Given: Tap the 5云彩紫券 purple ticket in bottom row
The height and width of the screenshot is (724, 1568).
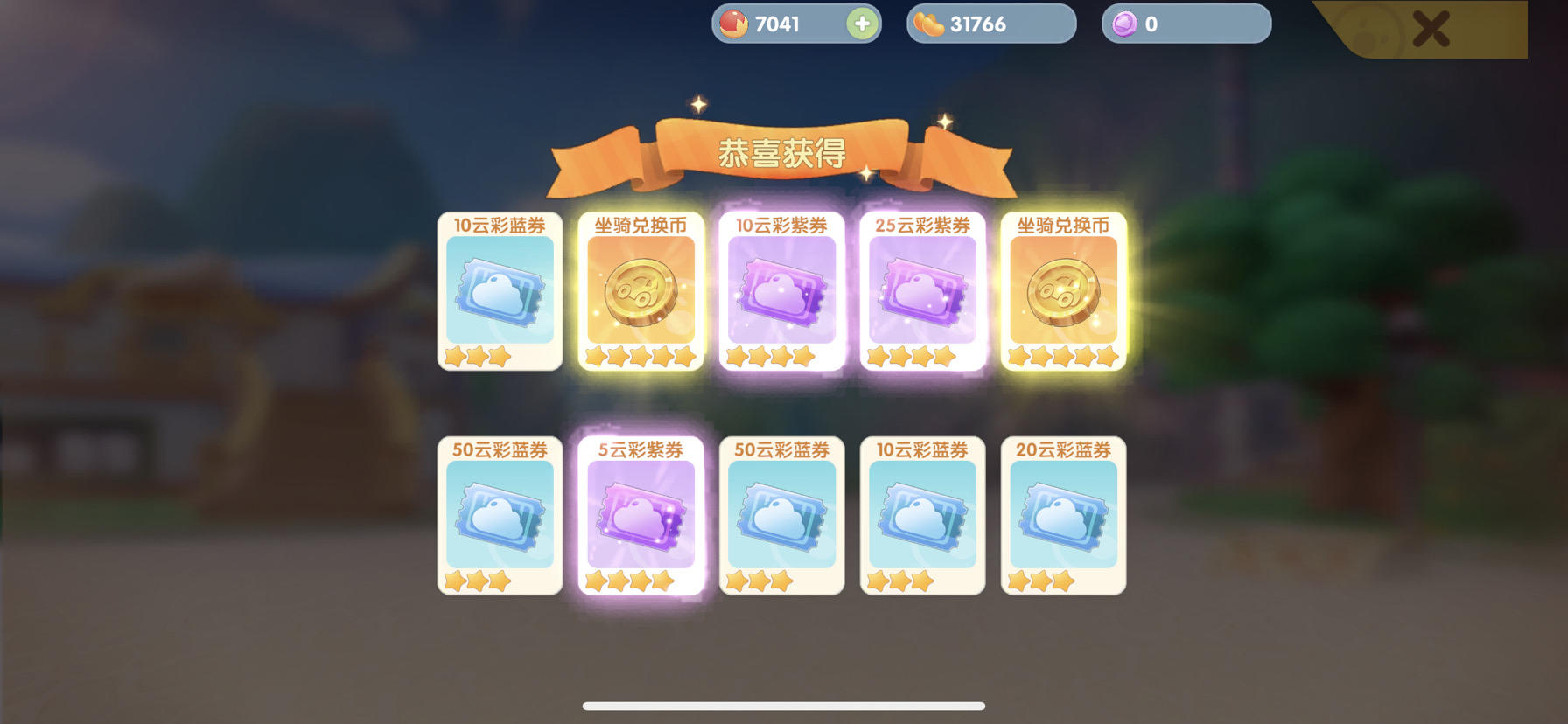Looking at the screenshot, I should coord(640,516).
